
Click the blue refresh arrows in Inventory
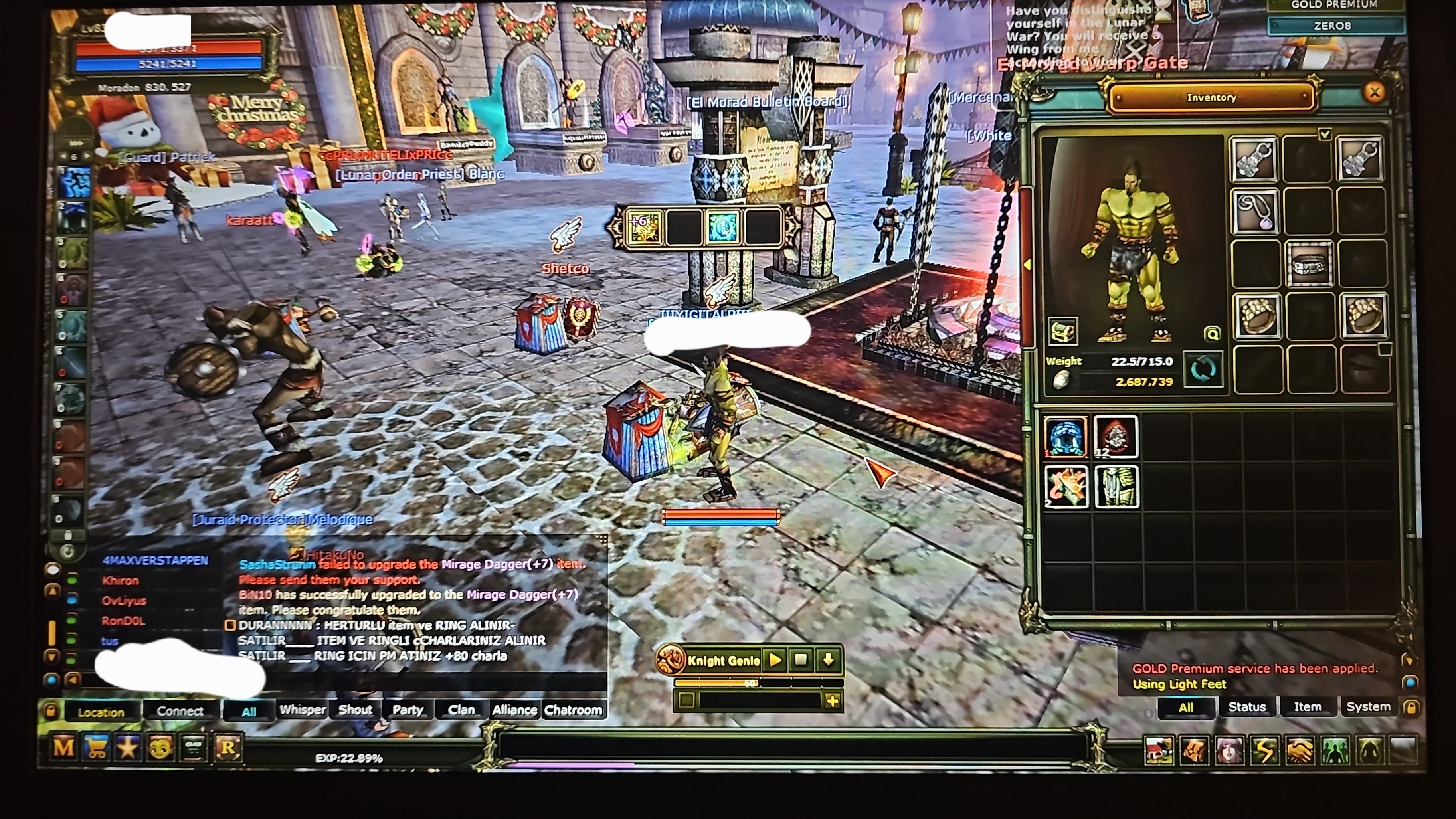pyautogui.click(x=1203, y=370)
